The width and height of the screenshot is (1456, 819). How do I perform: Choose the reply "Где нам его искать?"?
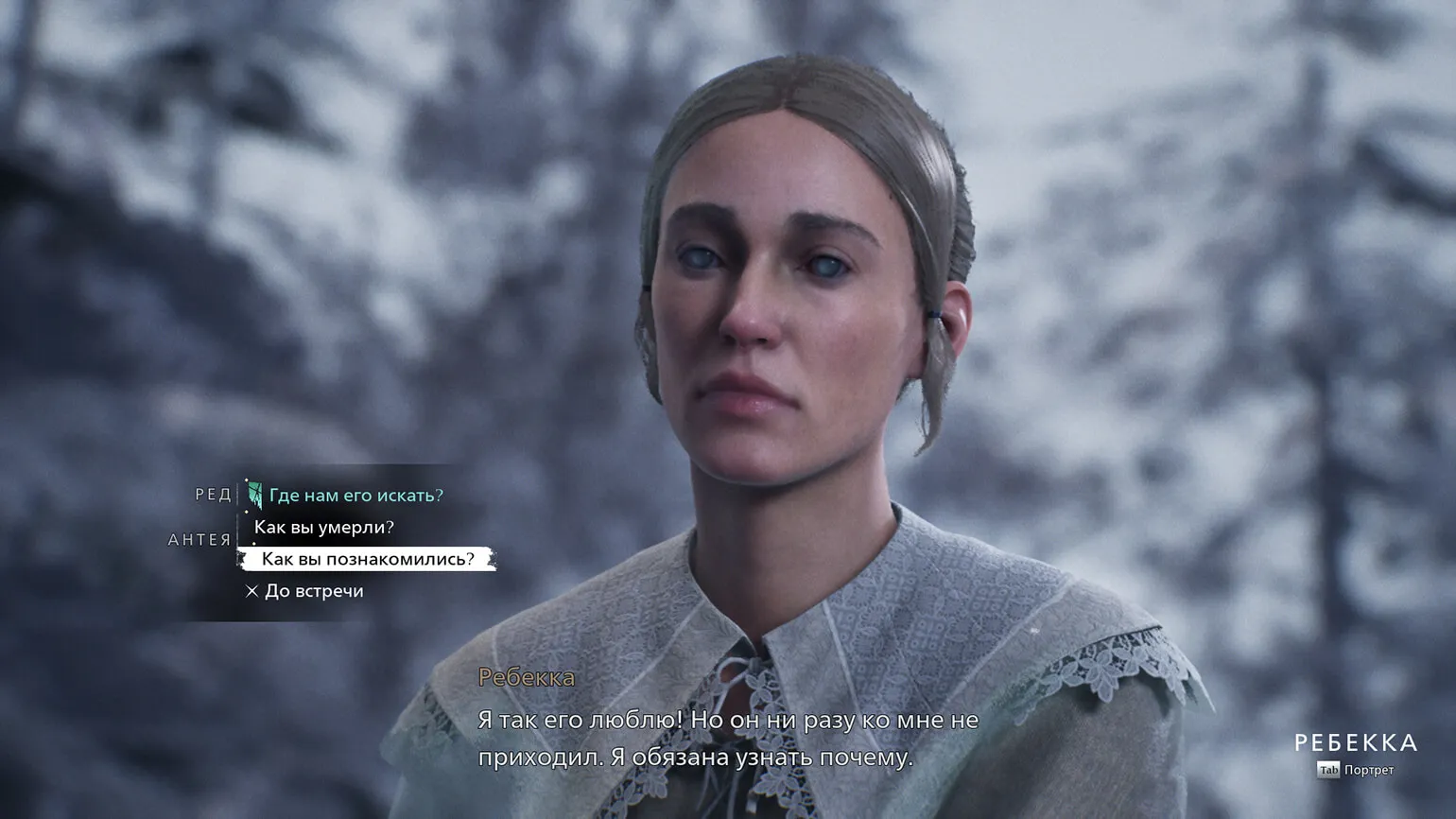tap(355, 496)
